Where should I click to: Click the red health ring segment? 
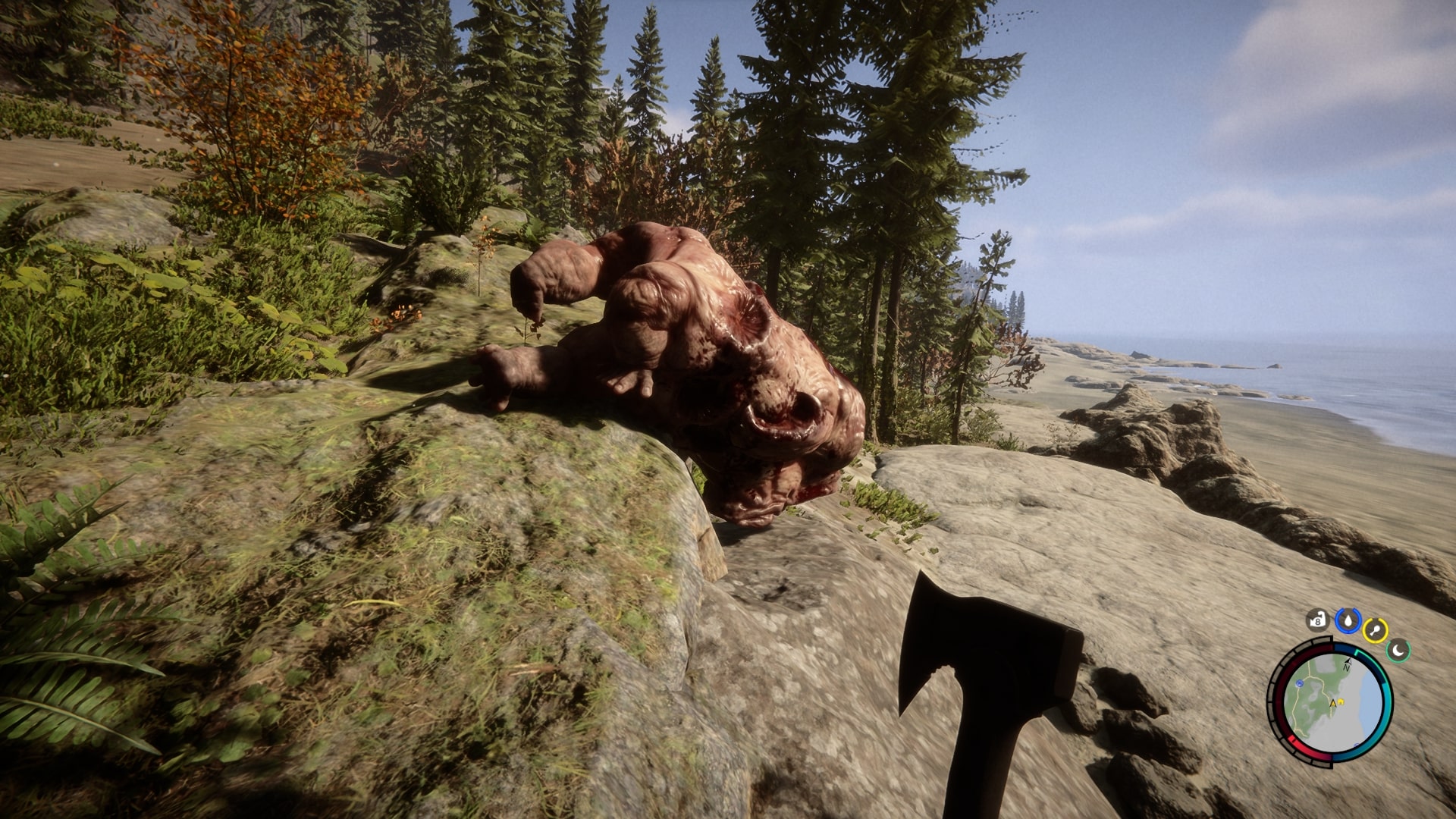(1293, 741)
